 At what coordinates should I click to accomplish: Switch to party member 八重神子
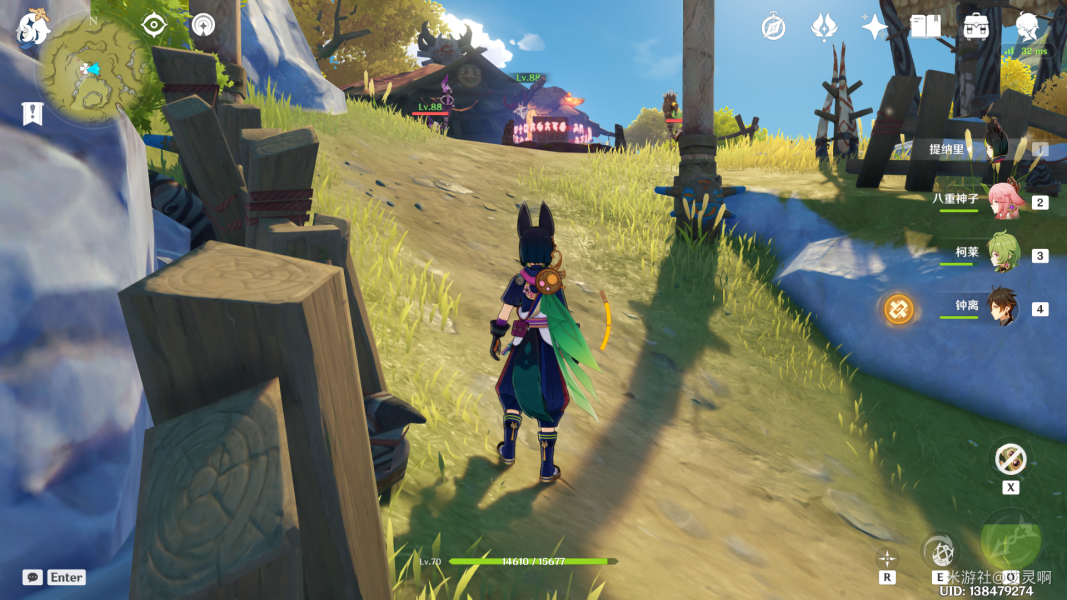pos(1002,202)
